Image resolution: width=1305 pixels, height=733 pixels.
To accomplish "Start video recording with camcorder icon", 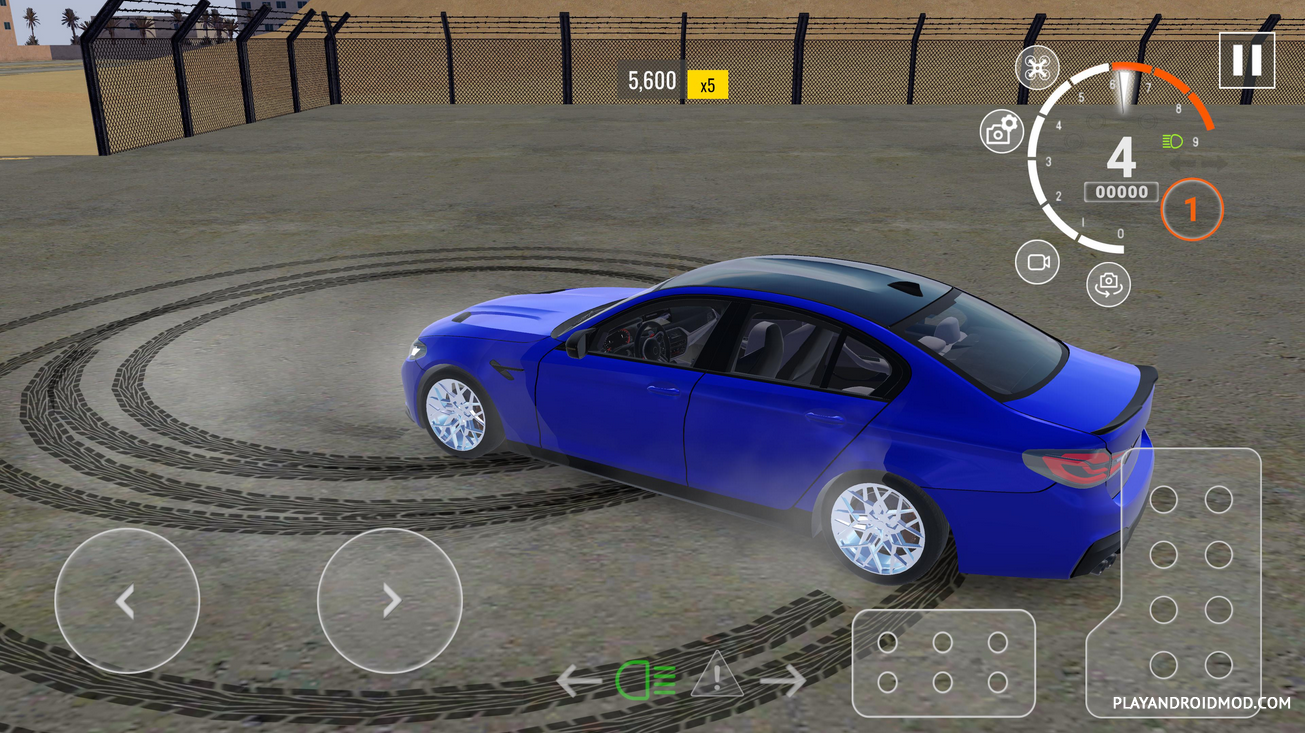I will pos(1037,262).
